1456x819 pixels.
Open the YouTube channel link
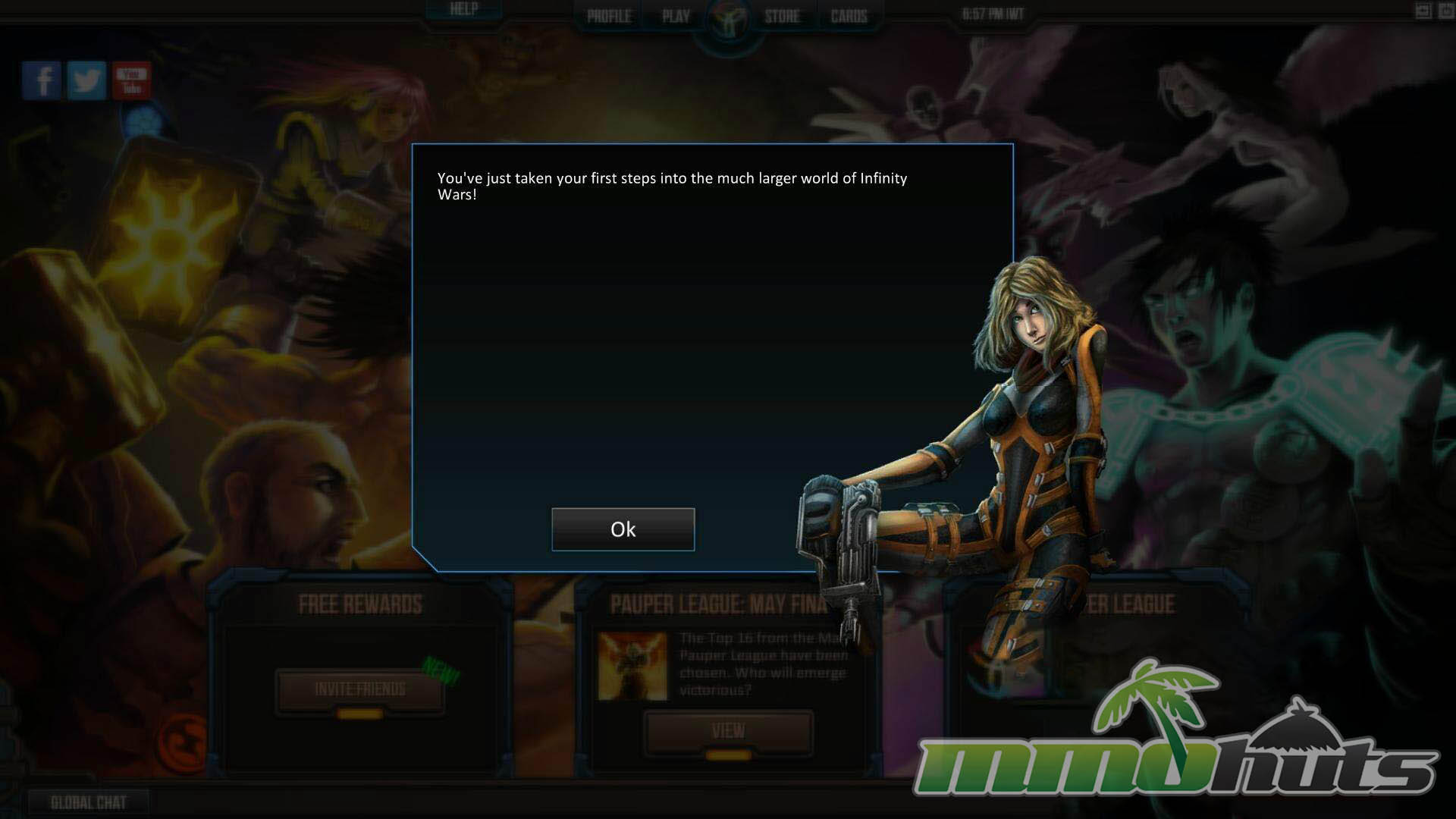click(132, 80)
